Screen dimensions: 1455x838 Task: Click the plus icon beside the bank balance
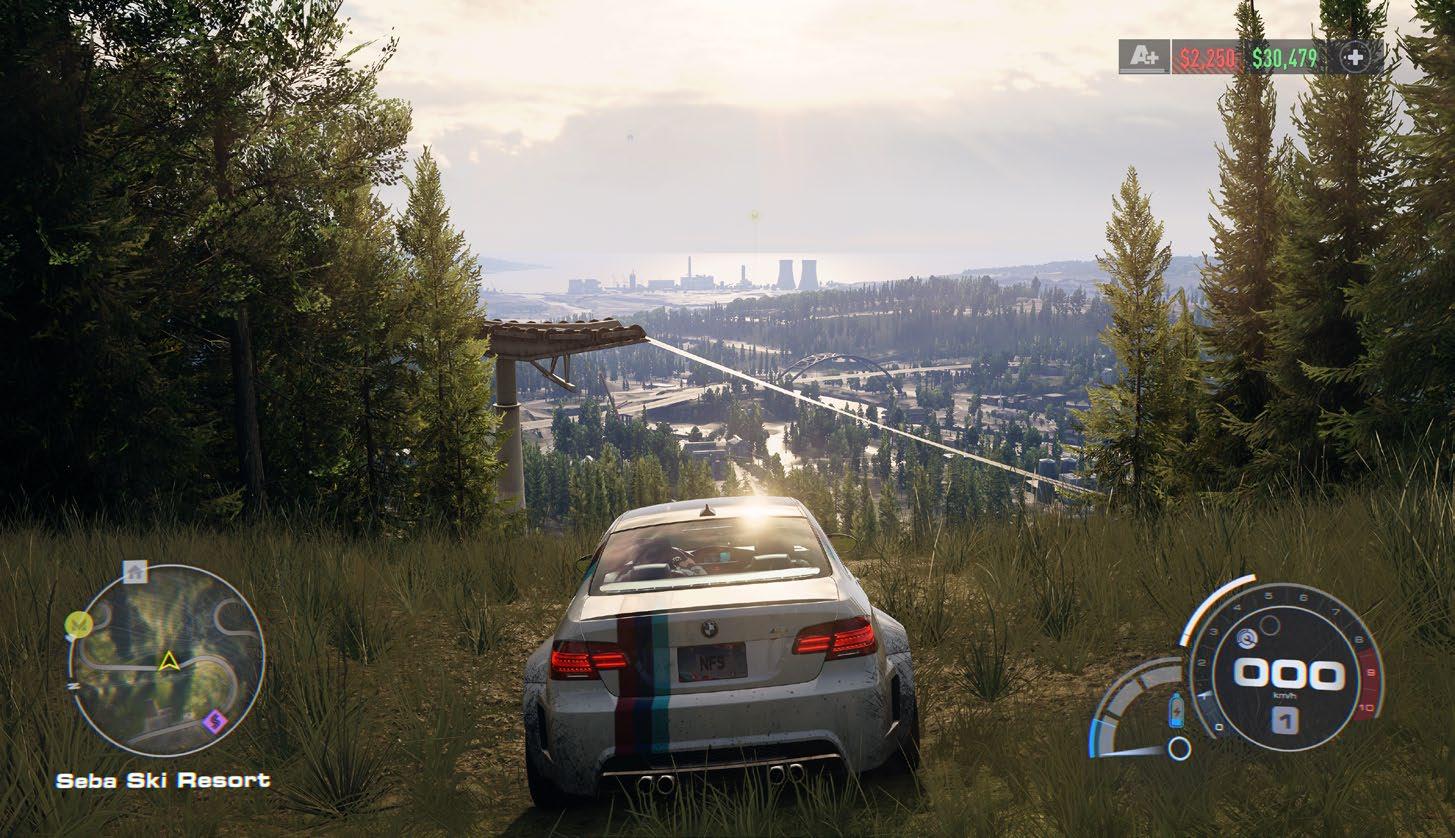click(x=1355, y=58)
